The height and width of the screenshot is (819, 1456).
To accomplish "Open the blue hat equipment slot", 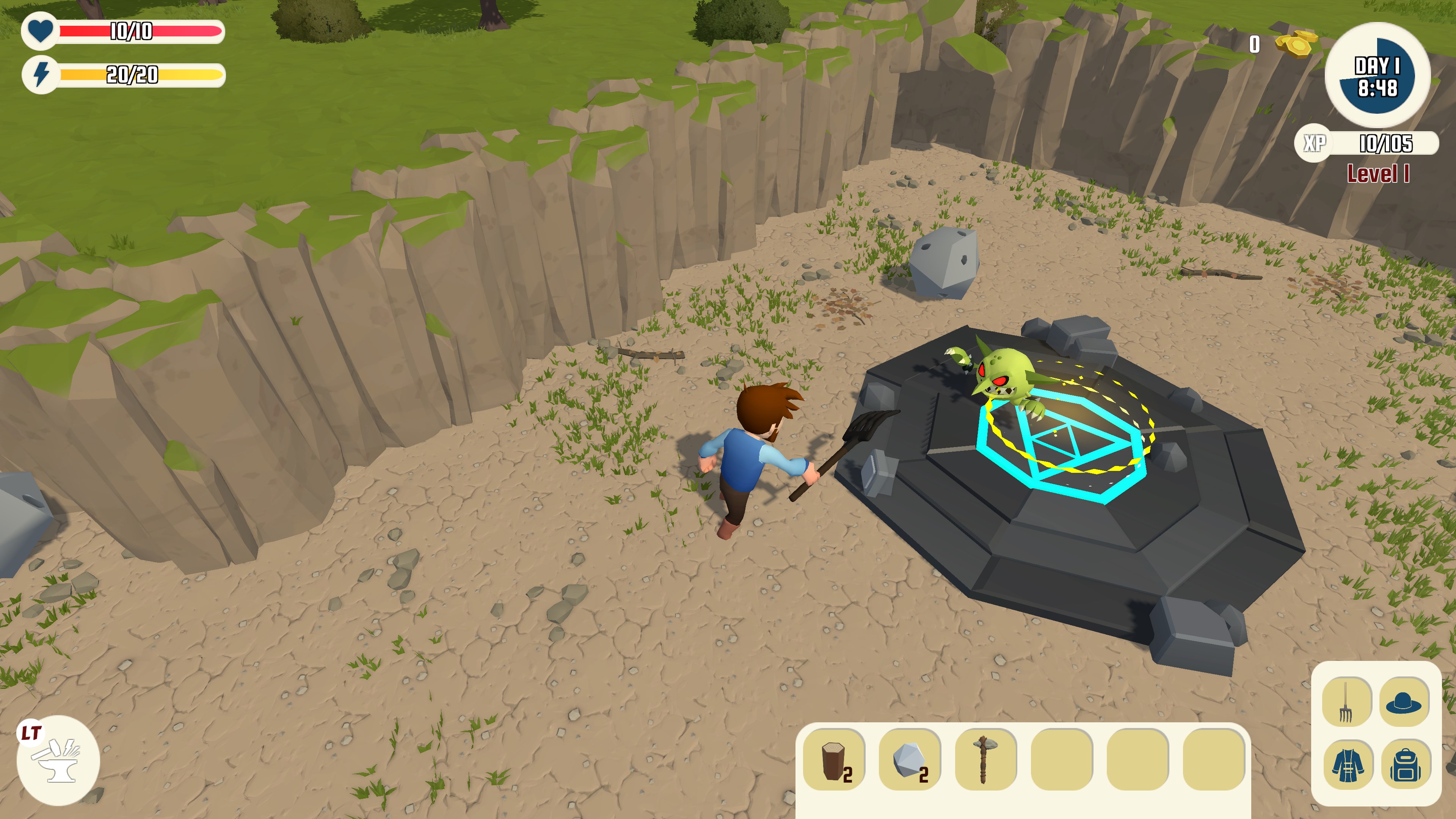I will (x=1403, y=701).
